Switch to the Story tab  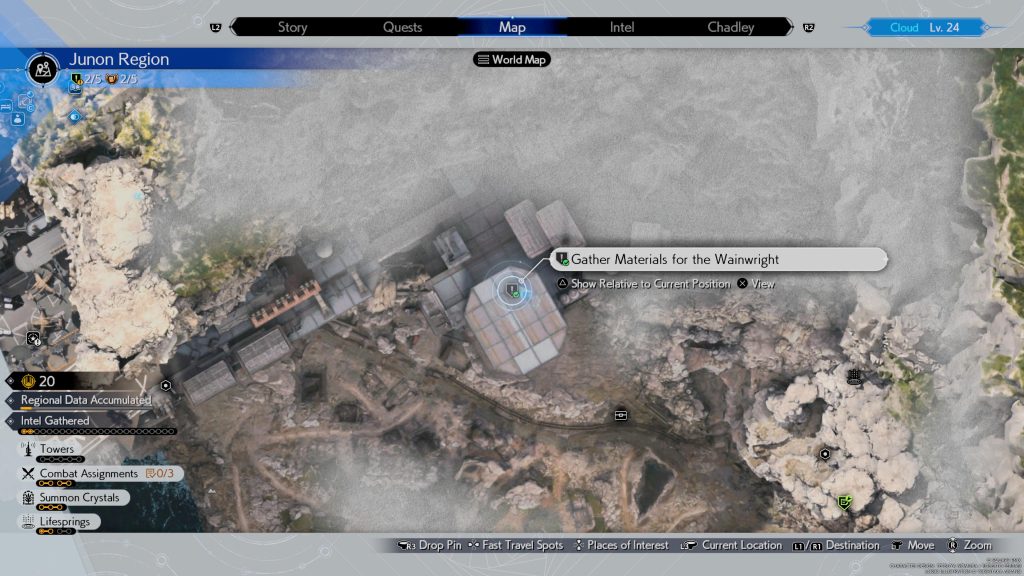[292, 27]
